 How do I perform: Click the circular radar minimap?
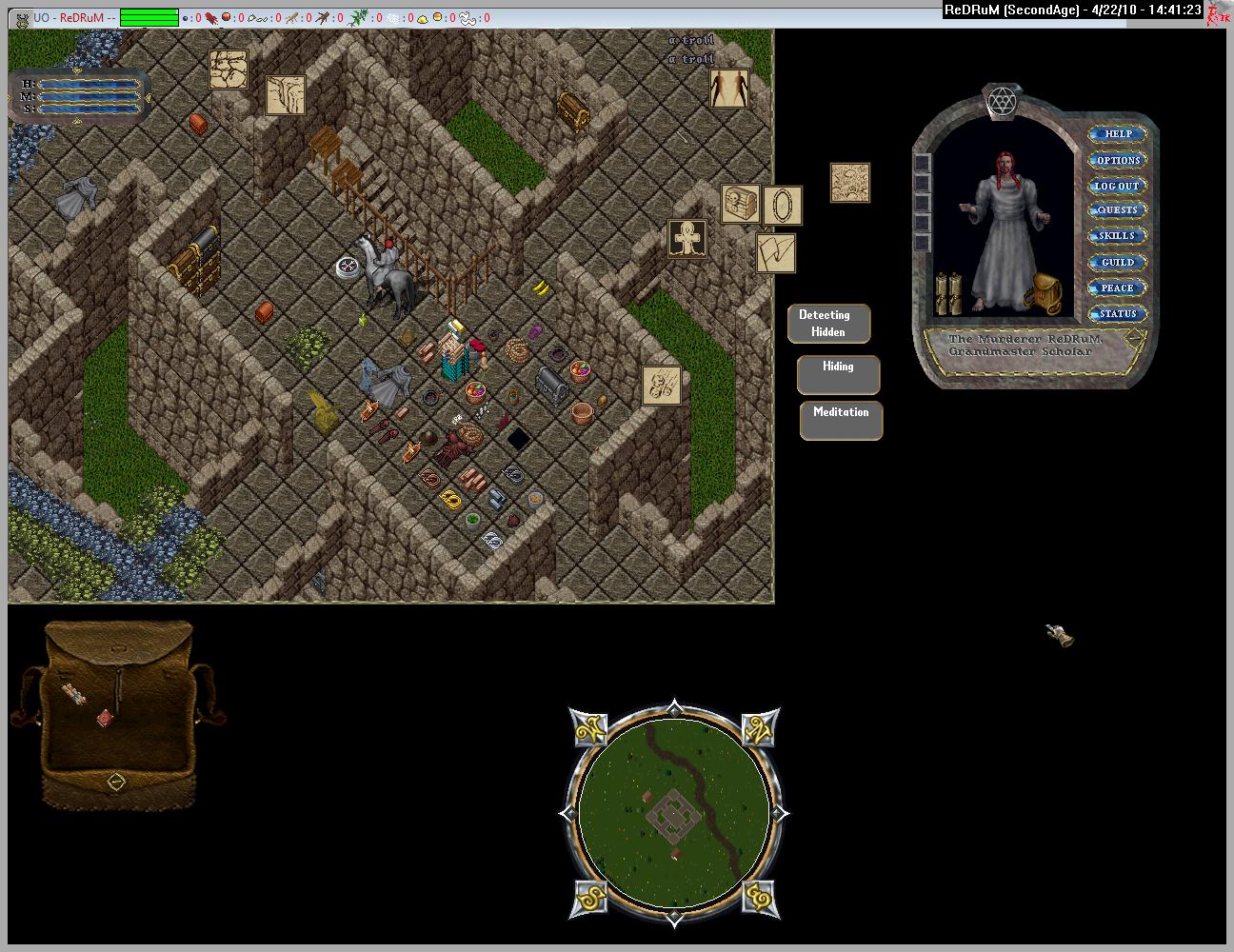click(x=674, y=812)
